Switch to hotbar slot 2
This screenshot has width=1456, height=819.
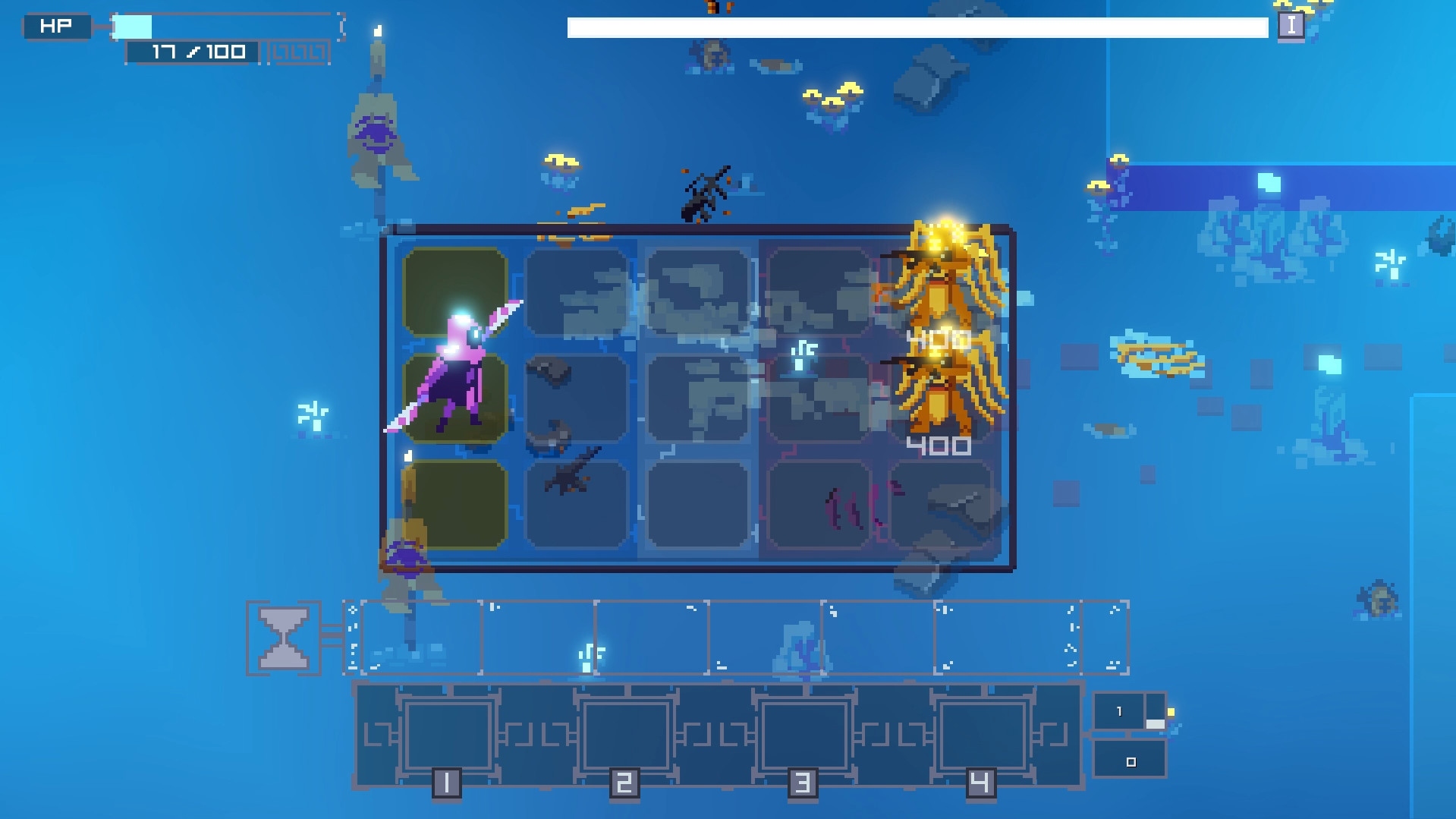[x=624, y=733]
